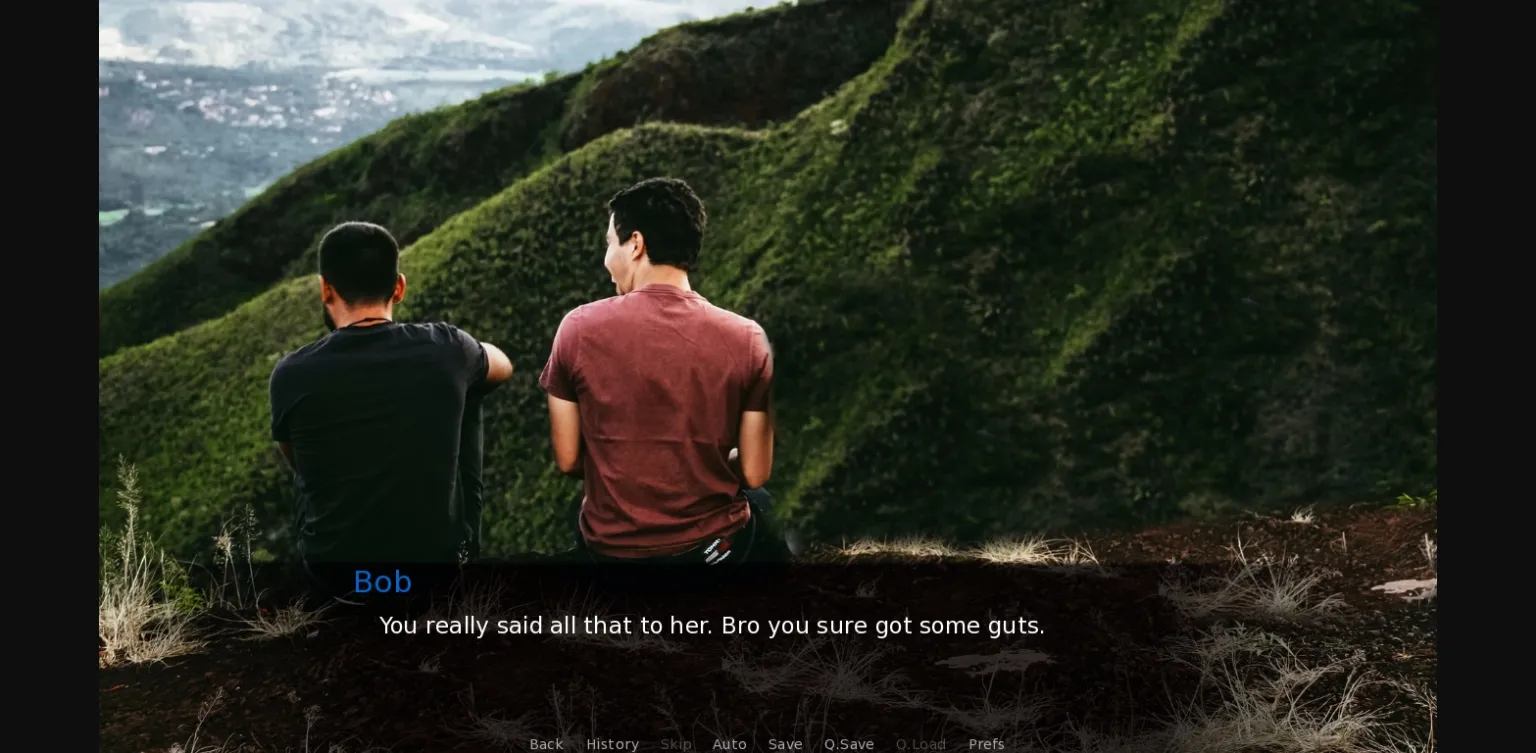View past dialogue using History
Image resolution: width=1536 pixels, height=753 pixels.
tap(612, 744)
